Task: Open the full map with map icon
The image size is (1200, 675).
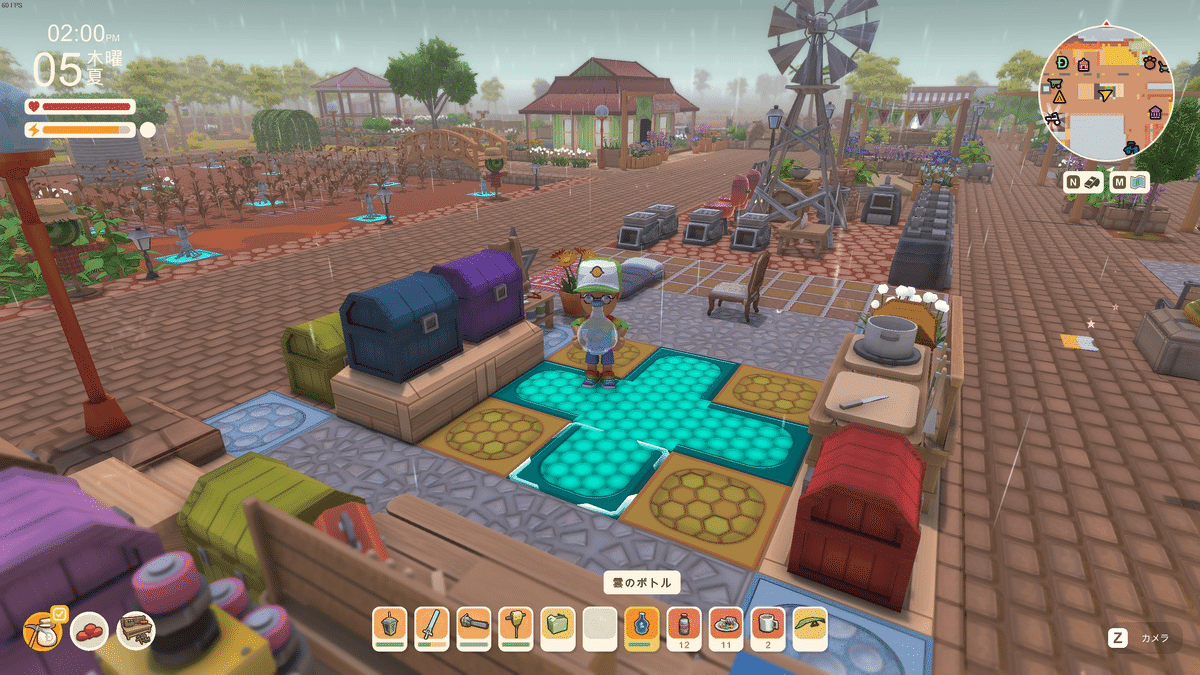Action: [1138, 182]
